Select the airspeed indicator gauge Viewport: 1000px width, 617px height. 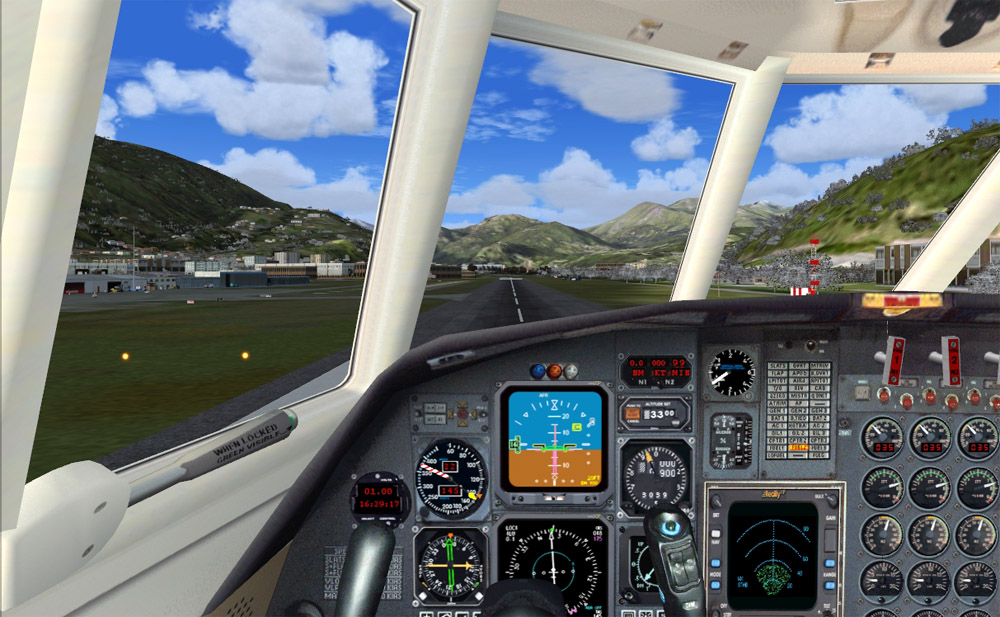[x=450, y=478]
